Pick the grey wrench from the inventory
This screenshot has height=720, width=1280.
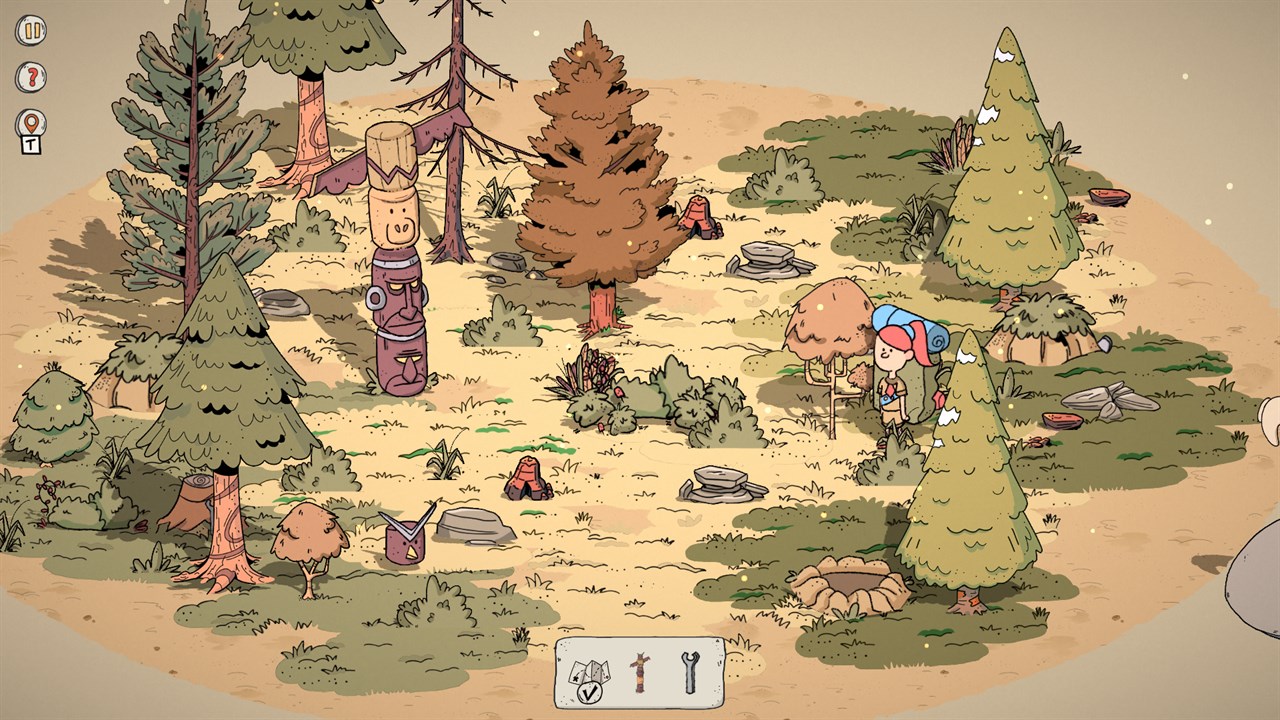pyautogui.click(x=690, y=673)
